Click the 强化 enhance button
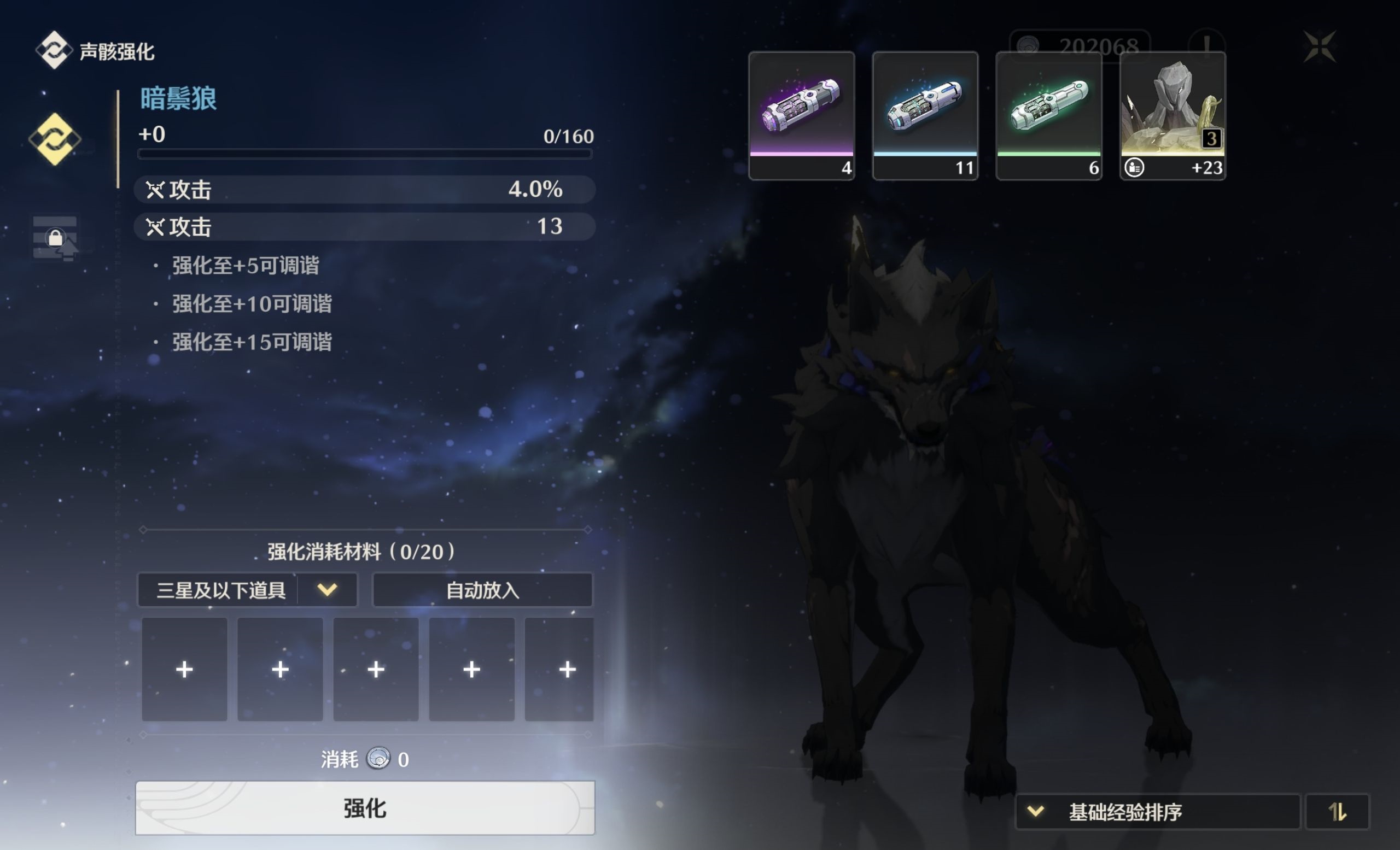Viewport: 1400px width, 850px height. pyautogui.click(x=365, y=807)
